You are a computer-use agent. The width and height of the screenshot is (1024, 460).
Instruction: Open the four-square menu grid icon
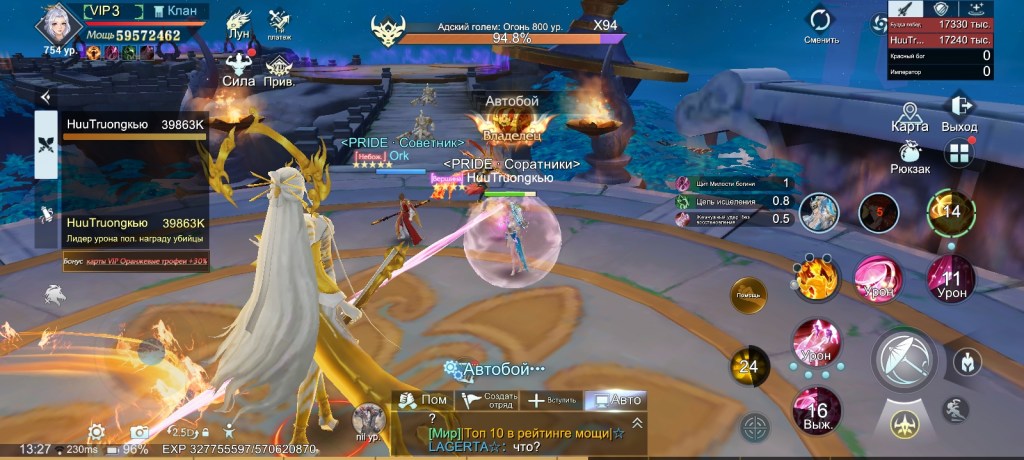click(x=959, y=154)
